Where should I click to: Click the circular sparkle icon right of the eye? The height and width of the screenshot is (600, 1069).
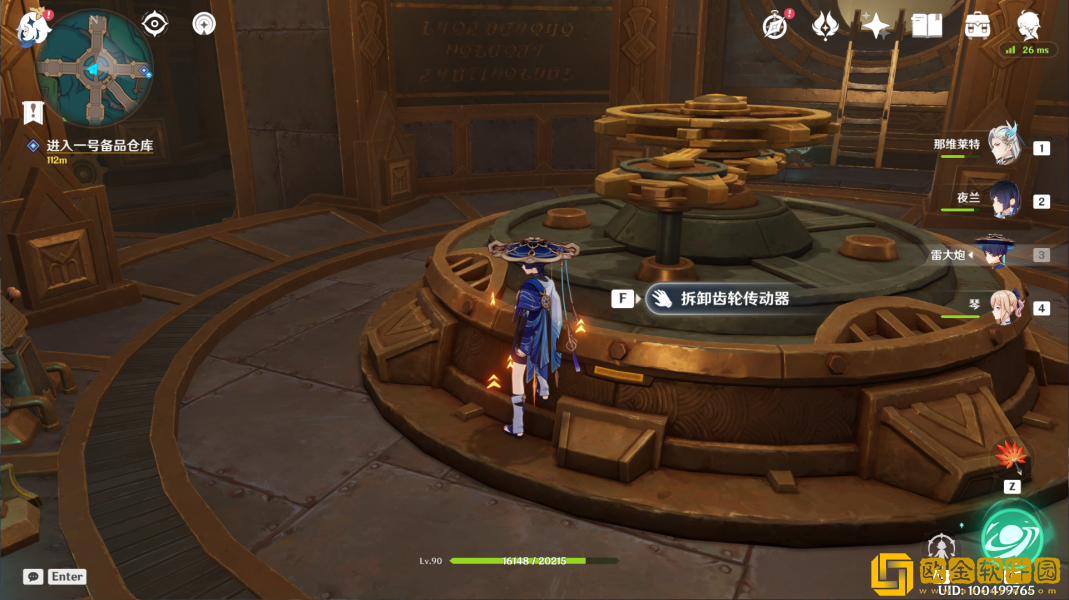click(x=204, y=23)
